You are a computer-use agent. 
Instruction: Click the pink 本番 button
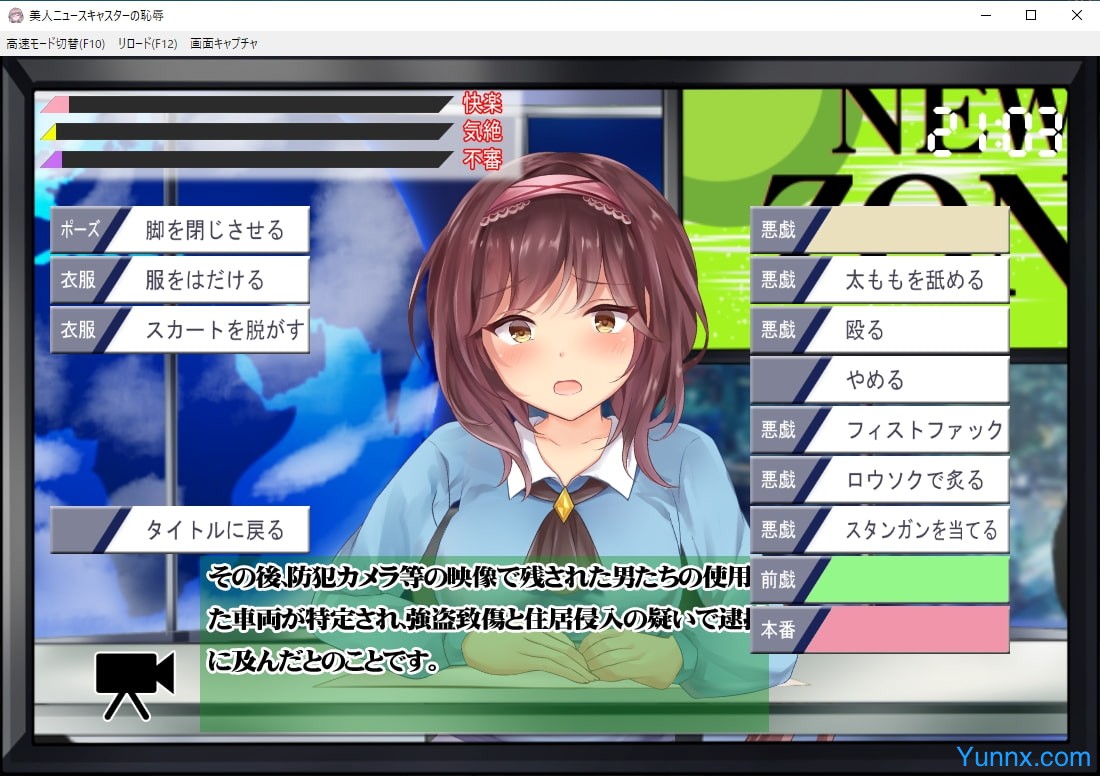(880, 630)
